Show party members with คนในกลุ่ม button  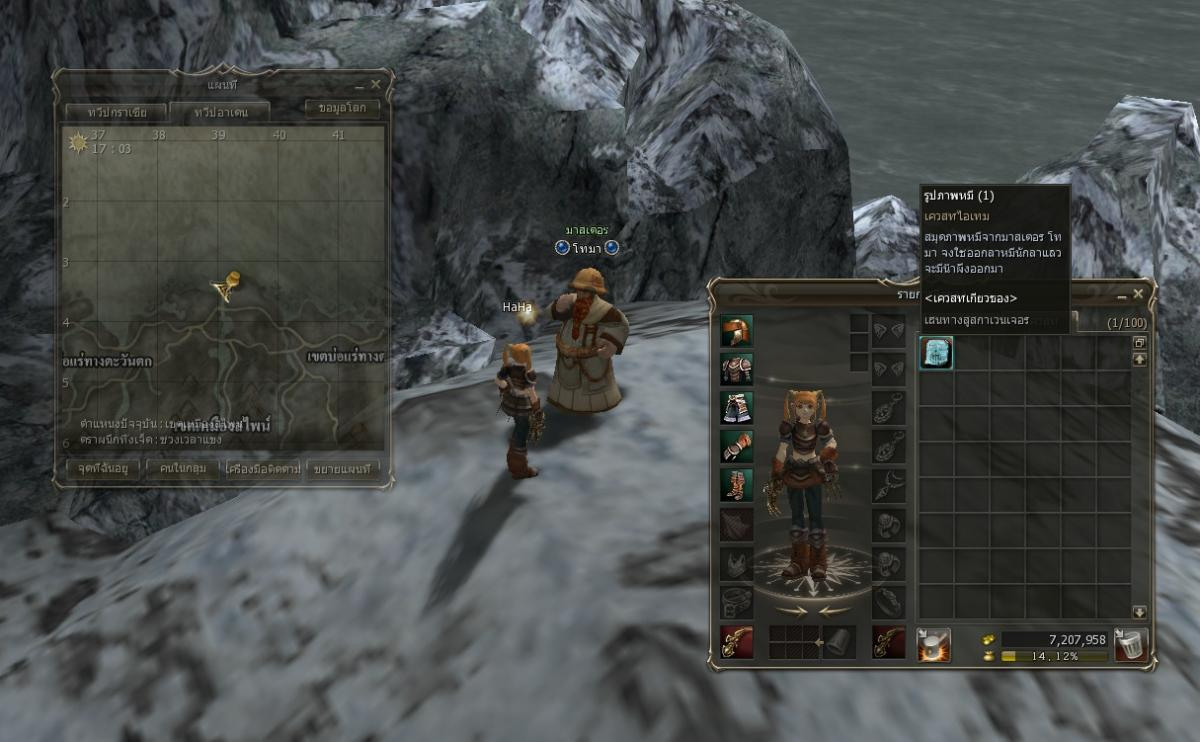[x=182, y=468]
